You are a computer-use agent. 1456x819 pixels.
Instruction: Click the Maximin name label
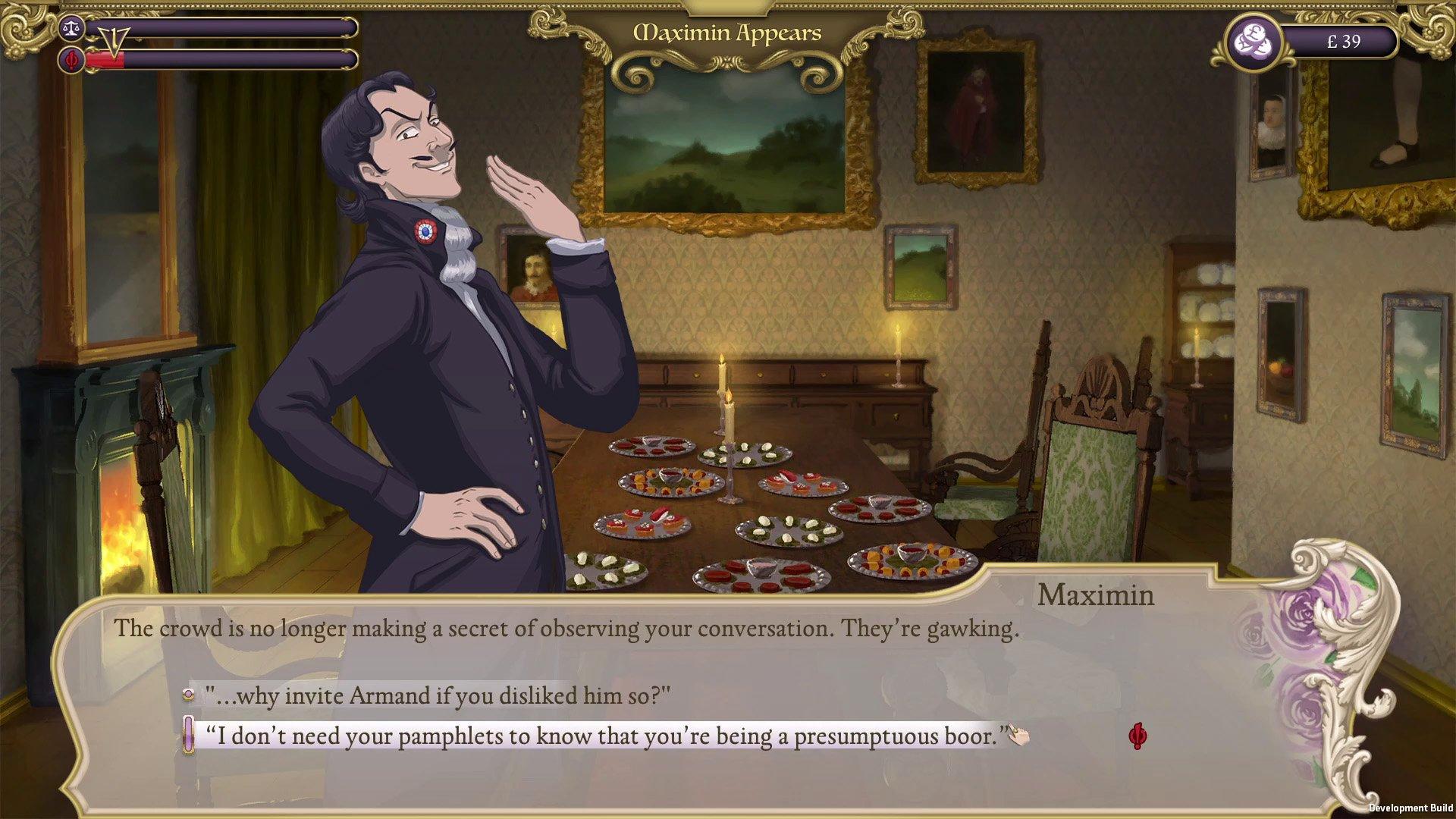pos(1095,597)
